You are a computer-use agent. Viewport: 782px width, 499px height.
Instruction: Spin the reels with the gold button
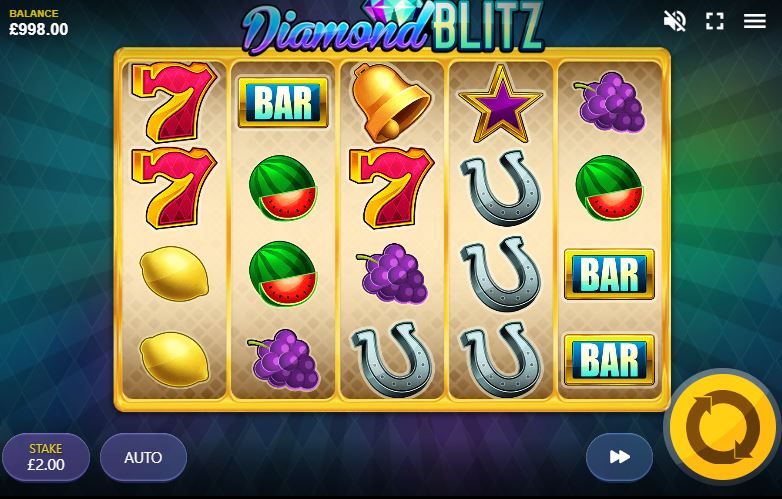tap(723, 428)
